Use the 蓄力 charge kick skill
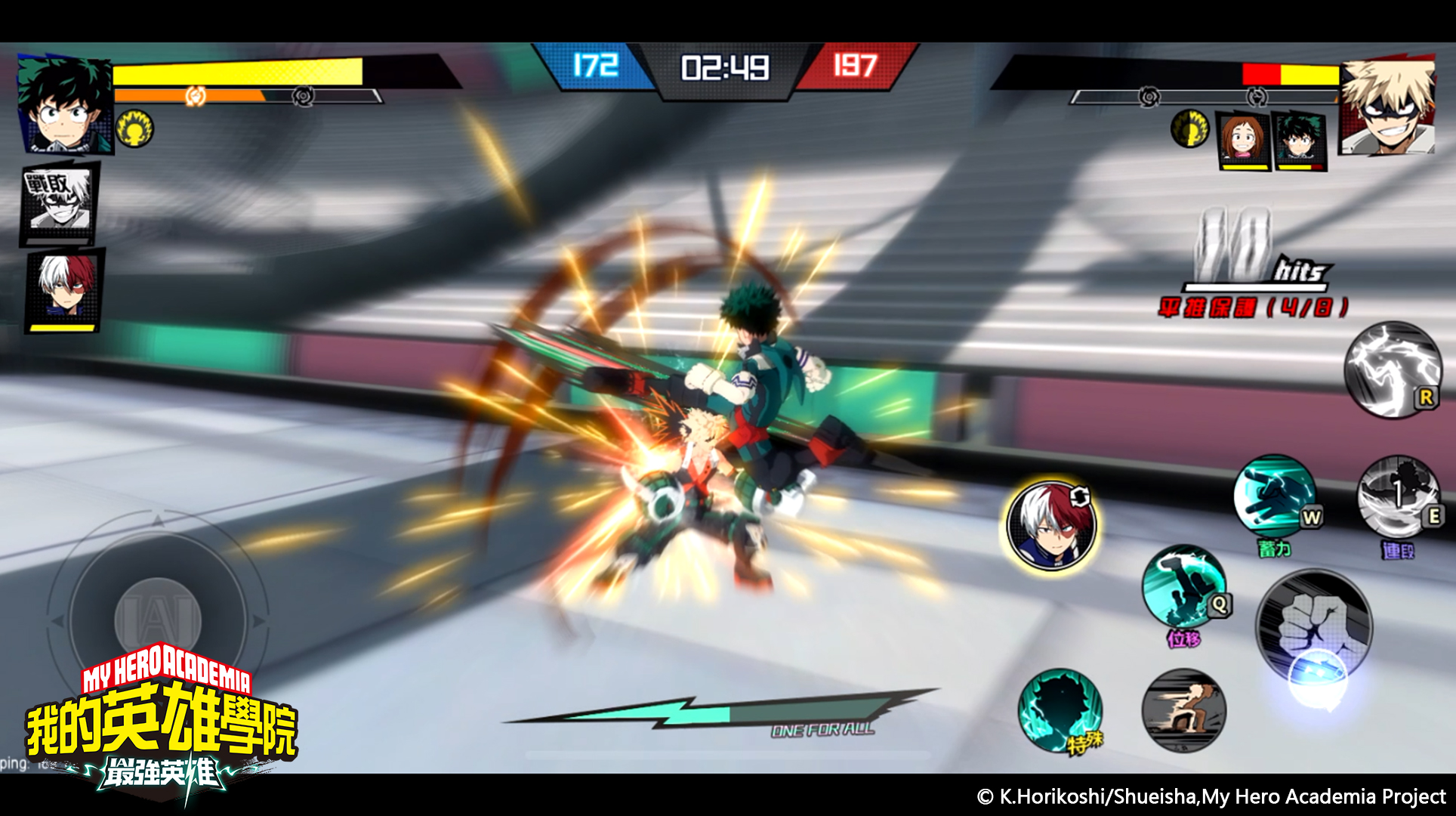This screenshot has width=1456, height=816. pyautogui.click(x=1275, y=496)
